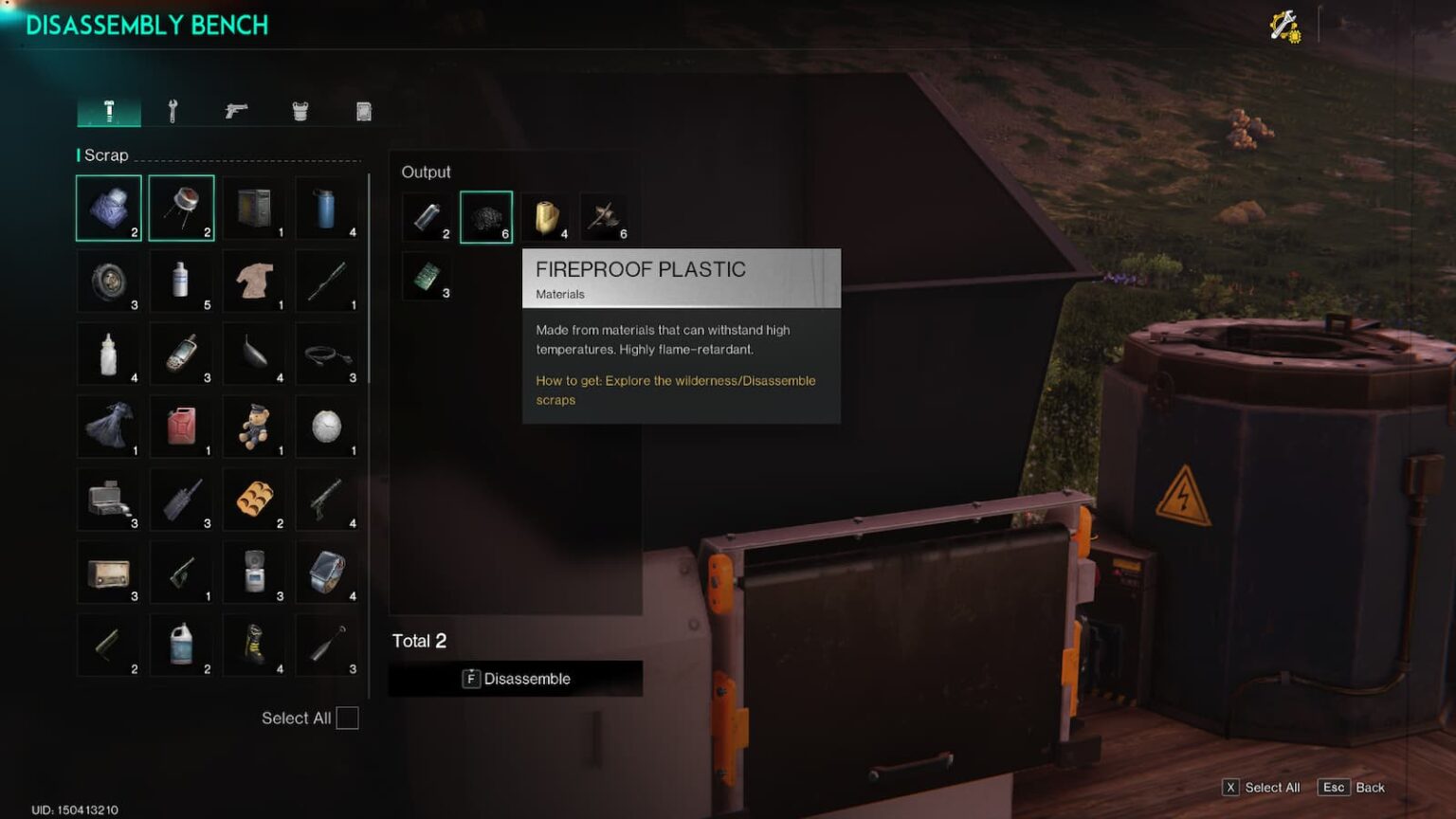Click the soccer ball scrap icon
1456x819 pixels.
327,427
